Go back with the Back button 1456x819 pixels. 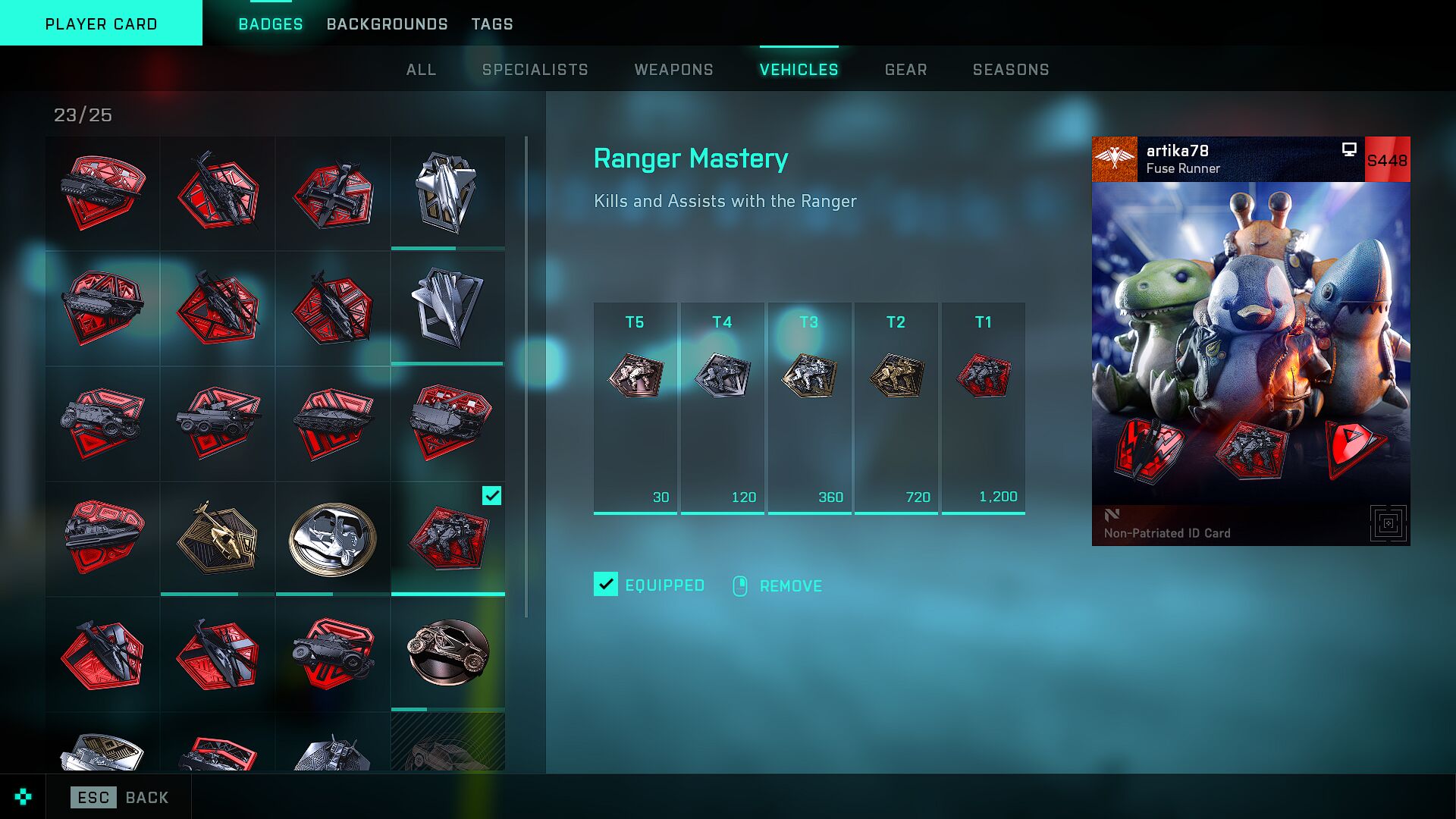pyautogui.click(x=121, y=797)
